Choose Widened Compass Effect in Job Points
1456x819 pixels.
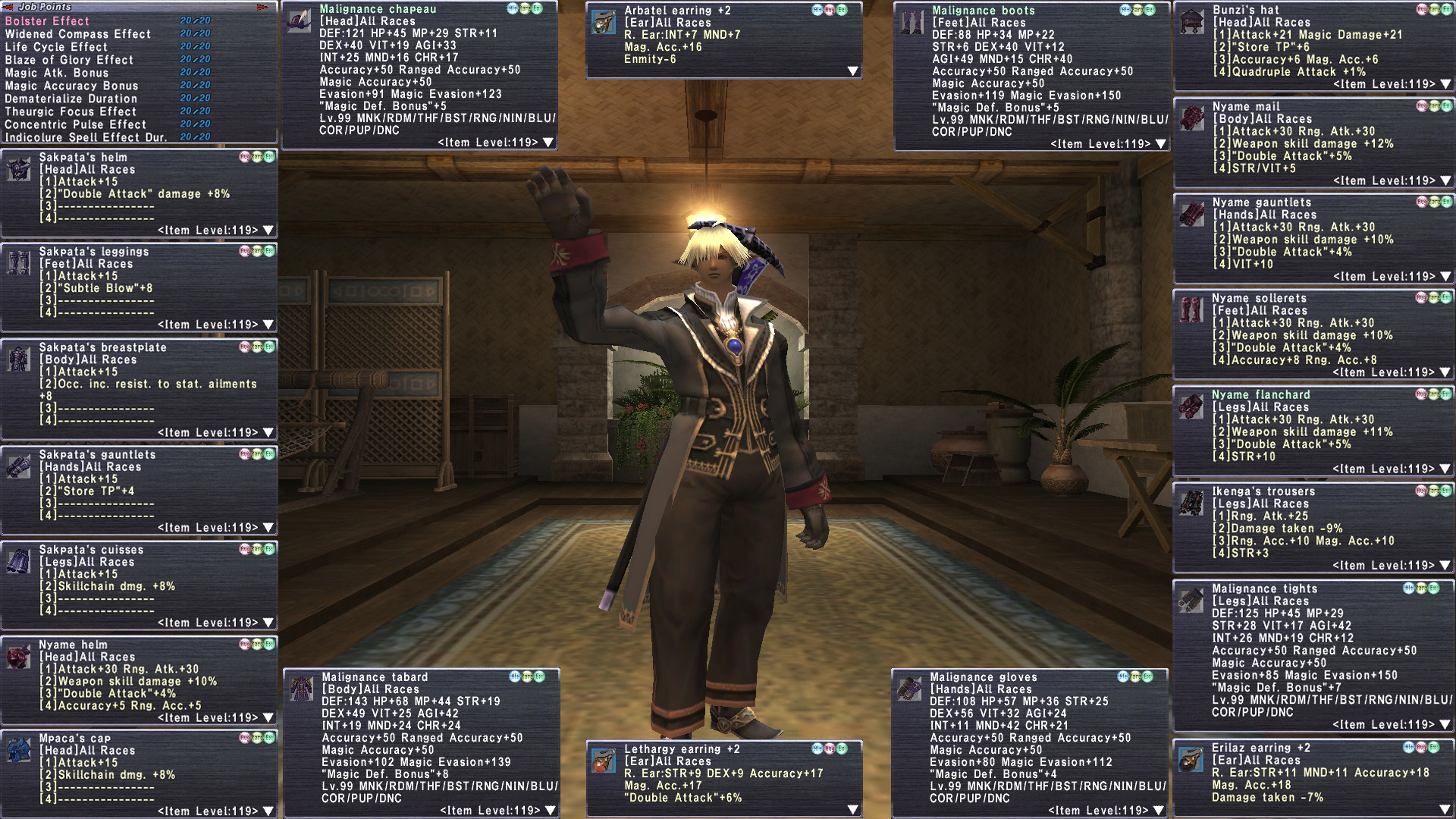tap(77, 34)
